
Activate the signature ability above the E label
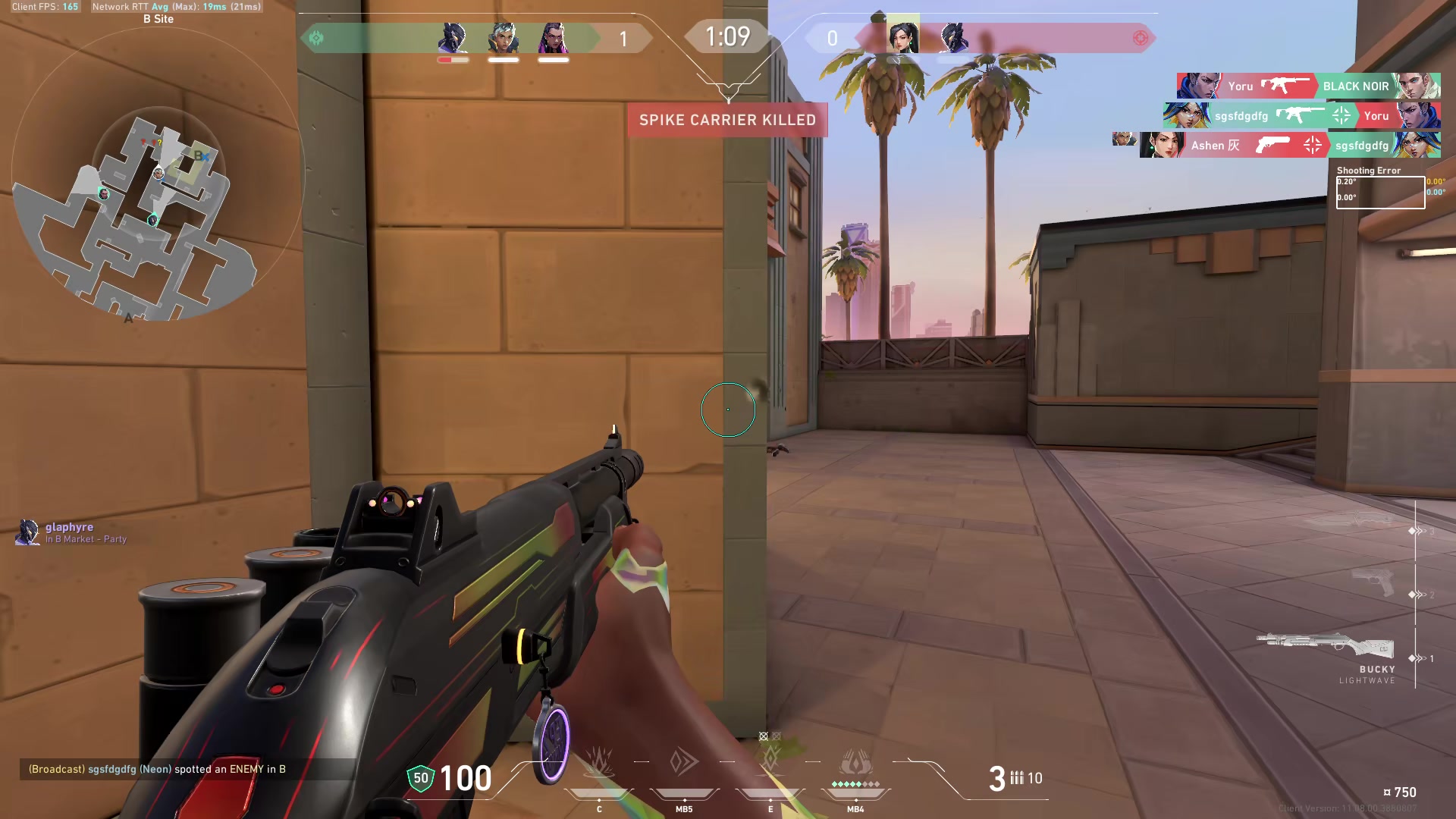coord(770,761)
